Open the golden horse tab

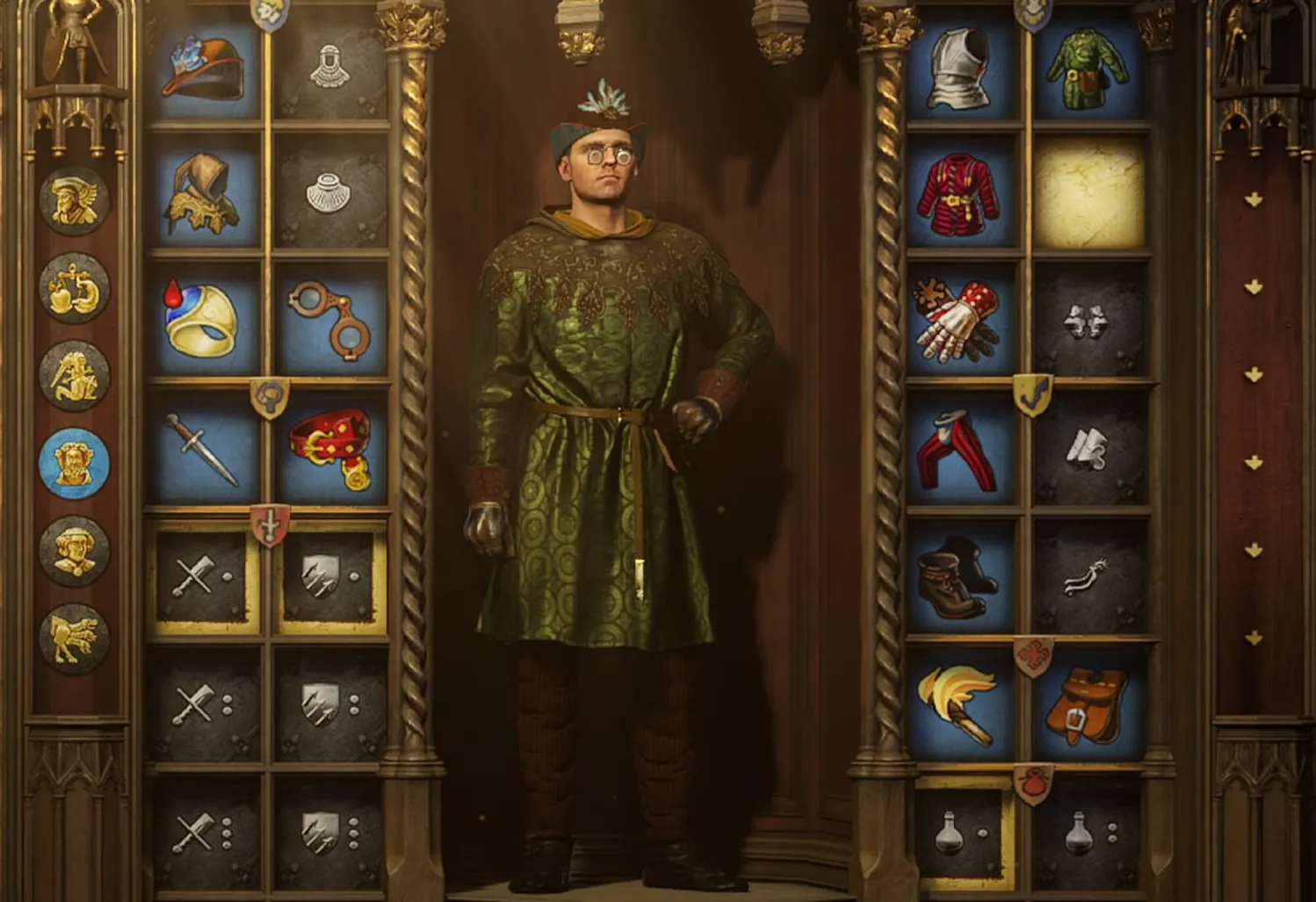pyautogui.click(x=75, y=639)
